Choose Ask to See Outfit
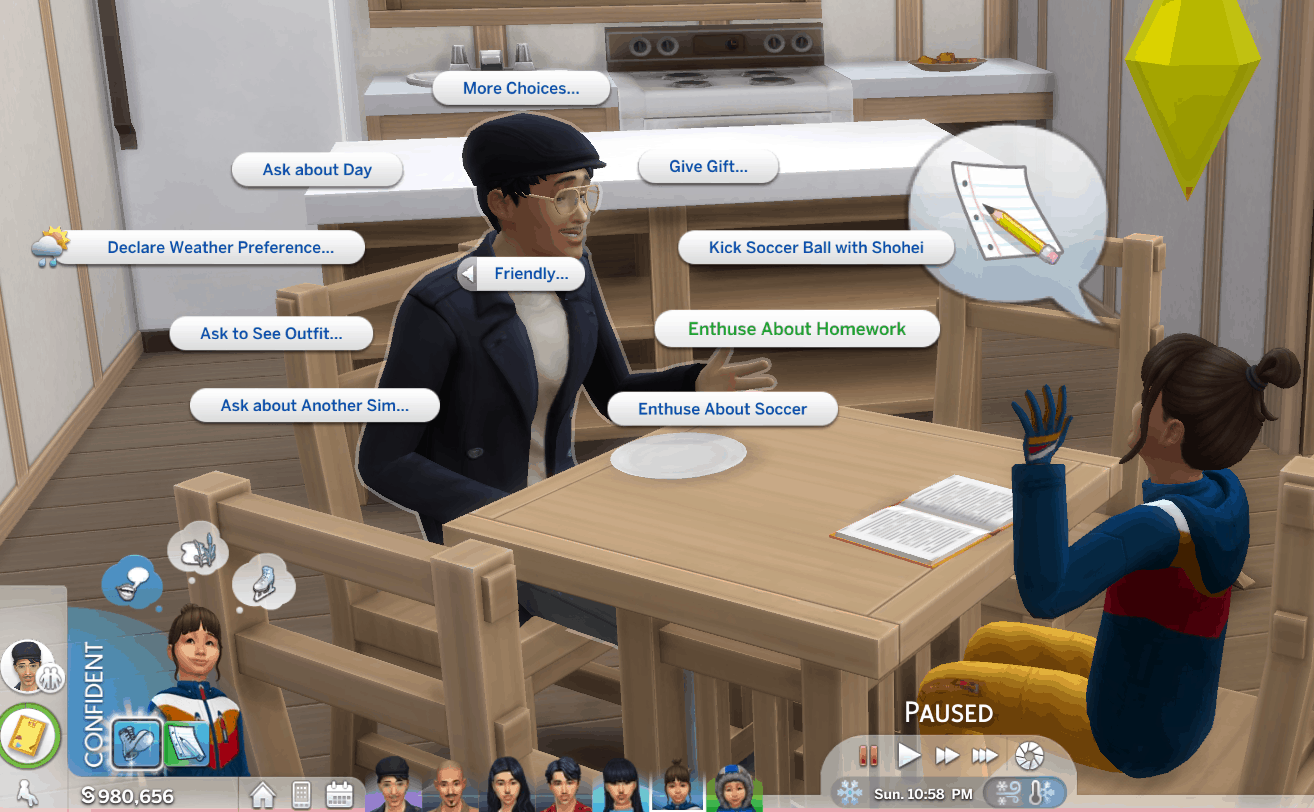The width and height of the screenshot is (1314, 812). pyautogui.click(x=271, y=334)
